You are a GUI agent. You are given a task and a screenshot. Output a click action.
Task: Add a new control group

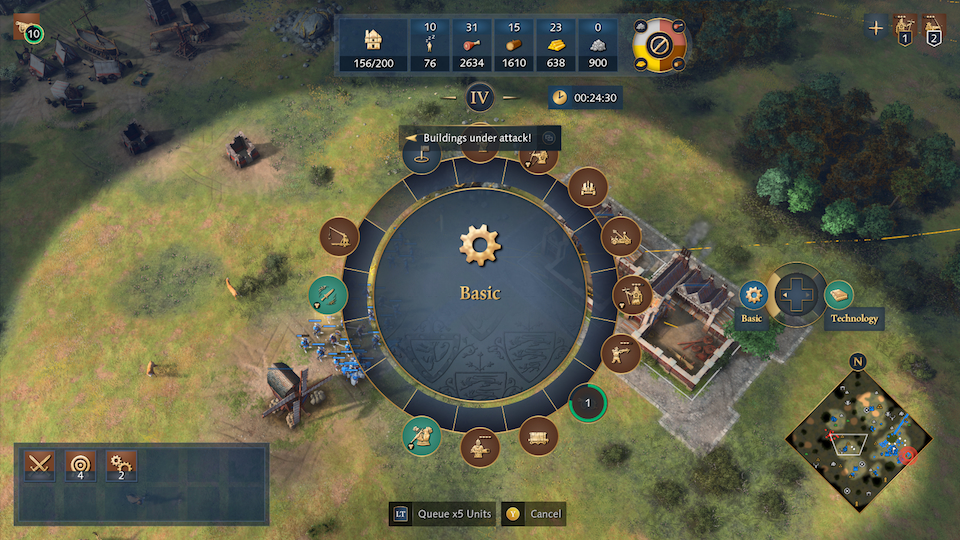pyautogui.click(x=876, y=28)
